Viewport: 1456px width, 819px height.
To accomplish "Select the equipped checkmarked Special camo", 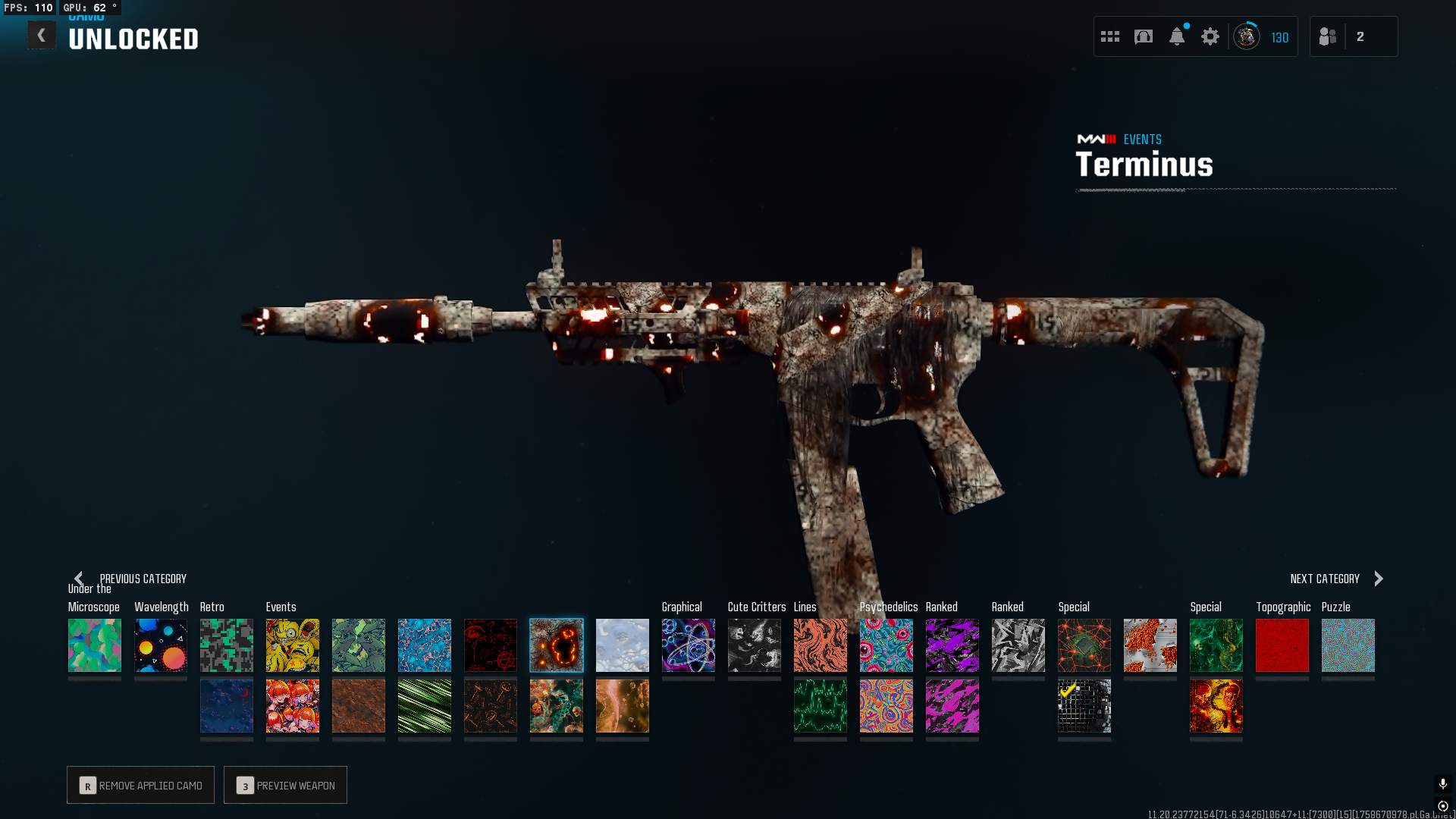I will [1084, 706].
